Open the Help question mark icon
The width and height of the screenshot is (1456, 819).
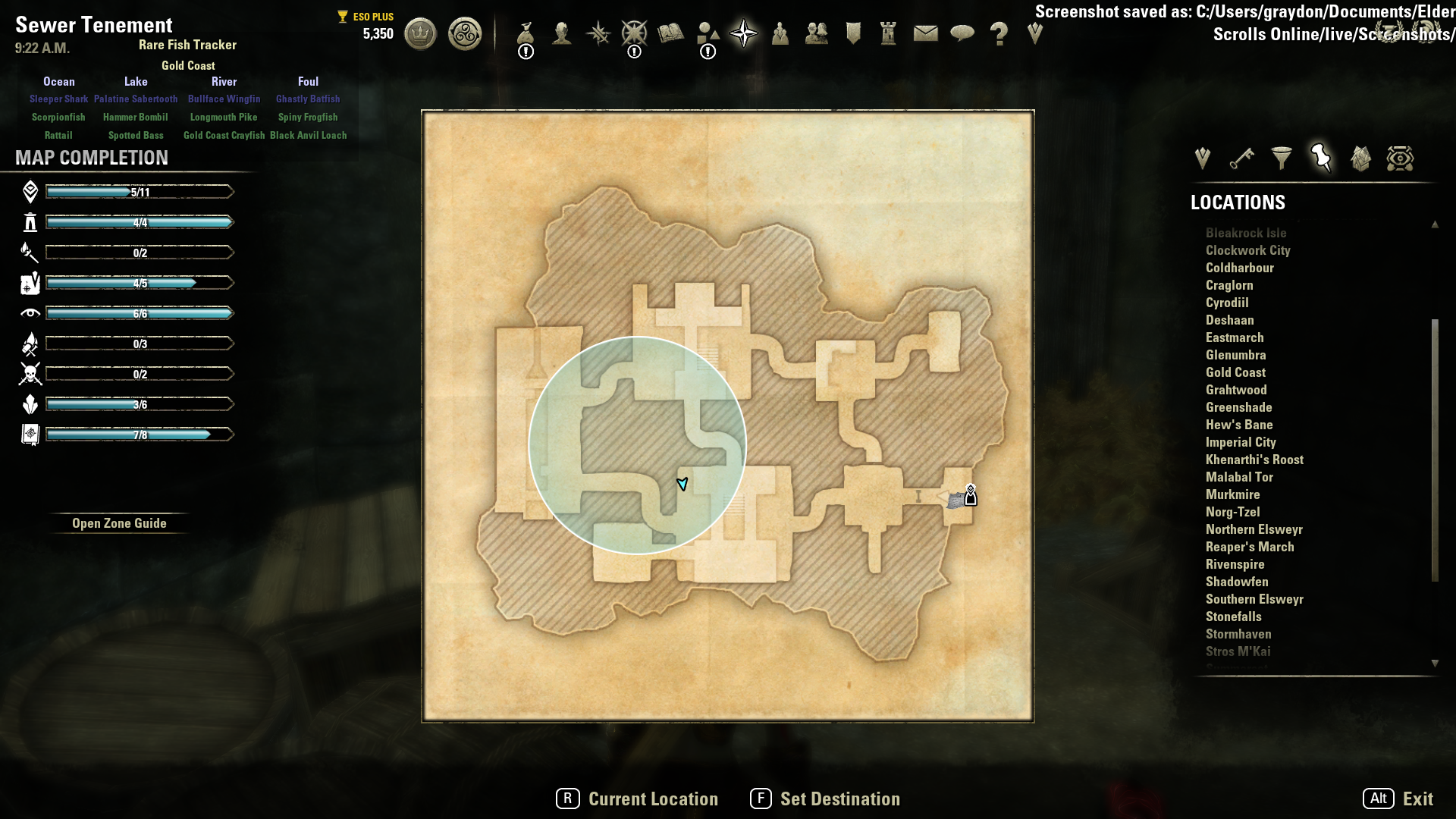point(999,34)
